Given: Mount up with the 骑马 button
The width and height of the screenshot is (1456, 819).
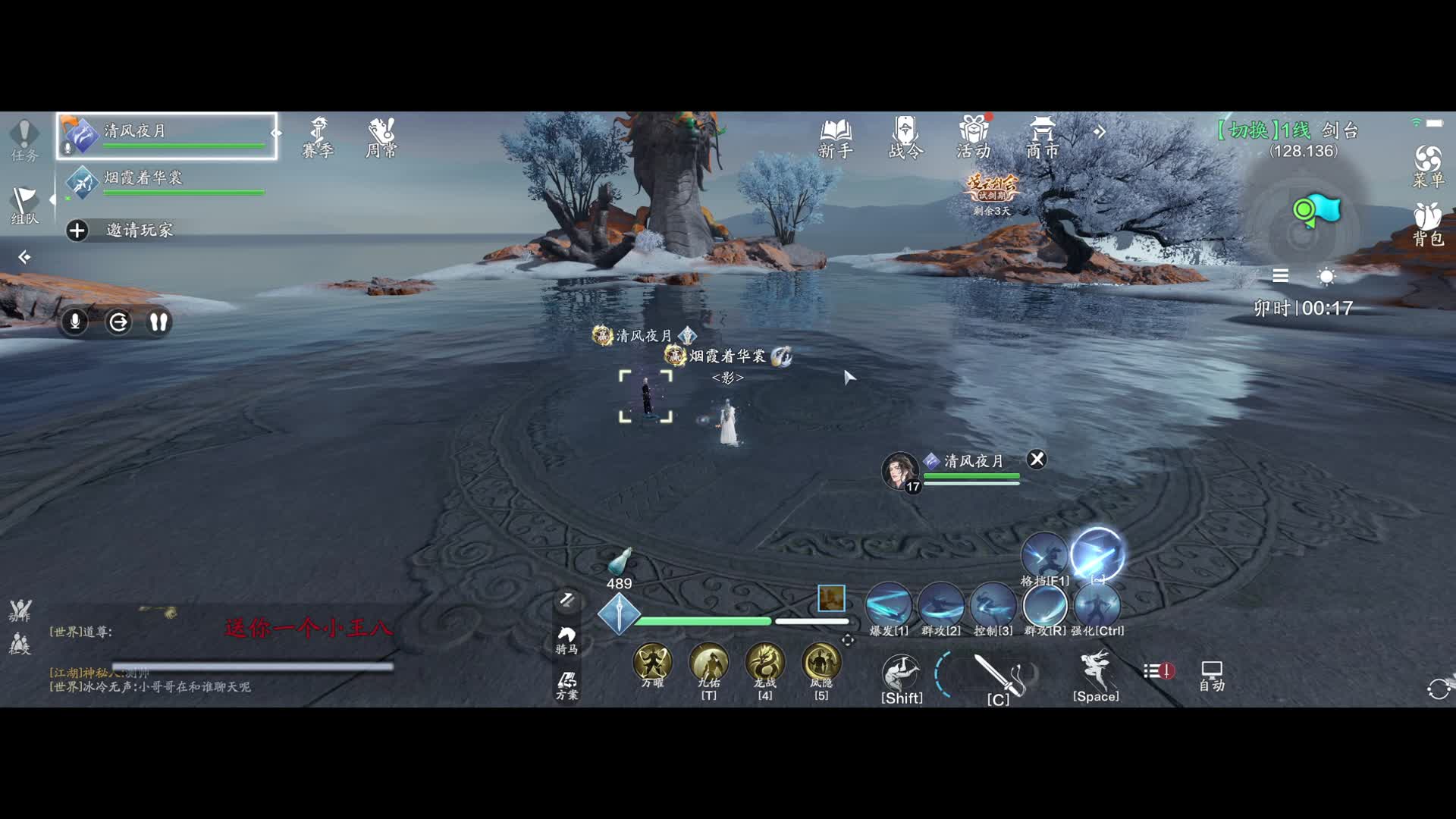Looking at the screenshot, I should click(x=566, y=639).
